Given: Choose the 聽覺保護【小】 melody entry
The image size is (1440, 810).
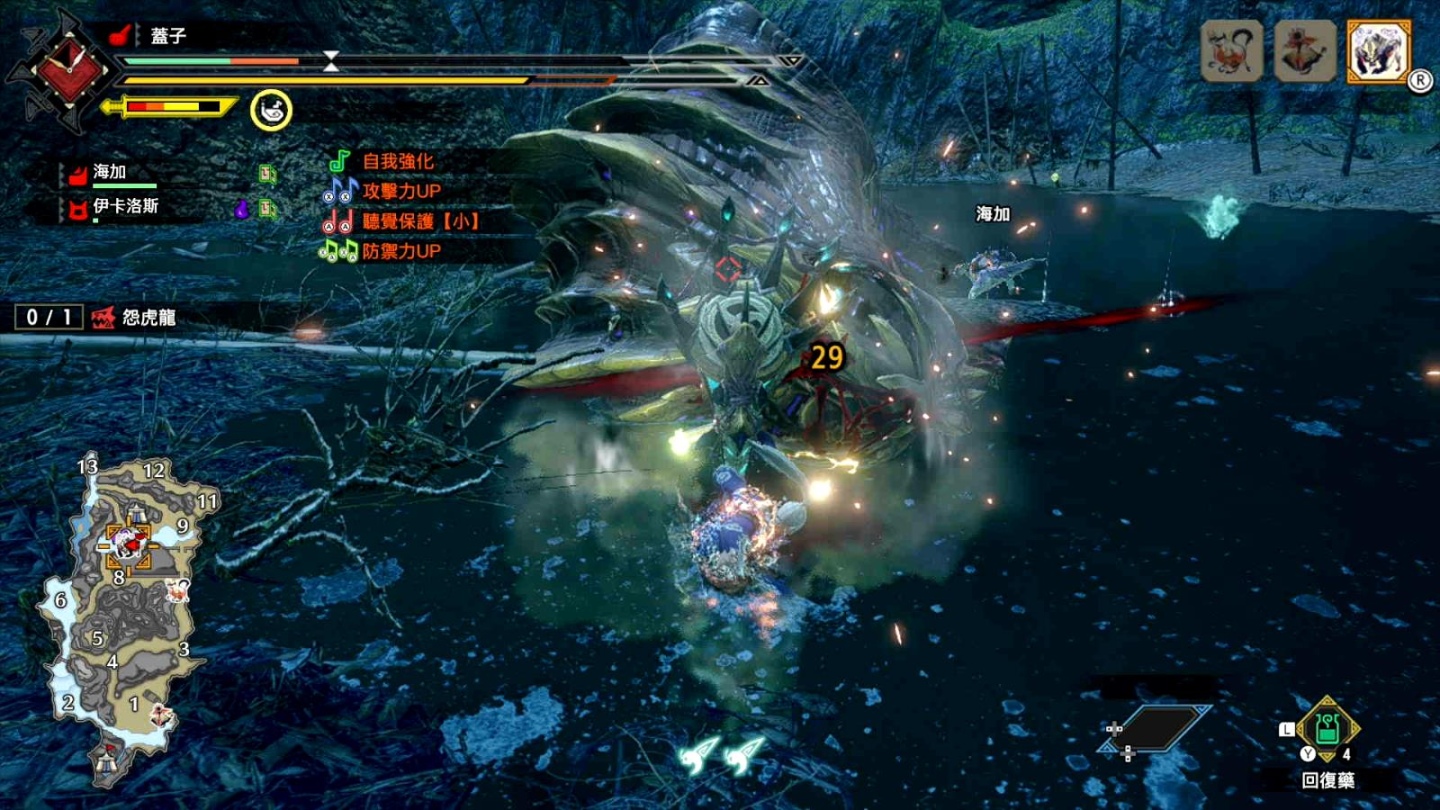Looking at the screenshot, I should tap(420, 222).
